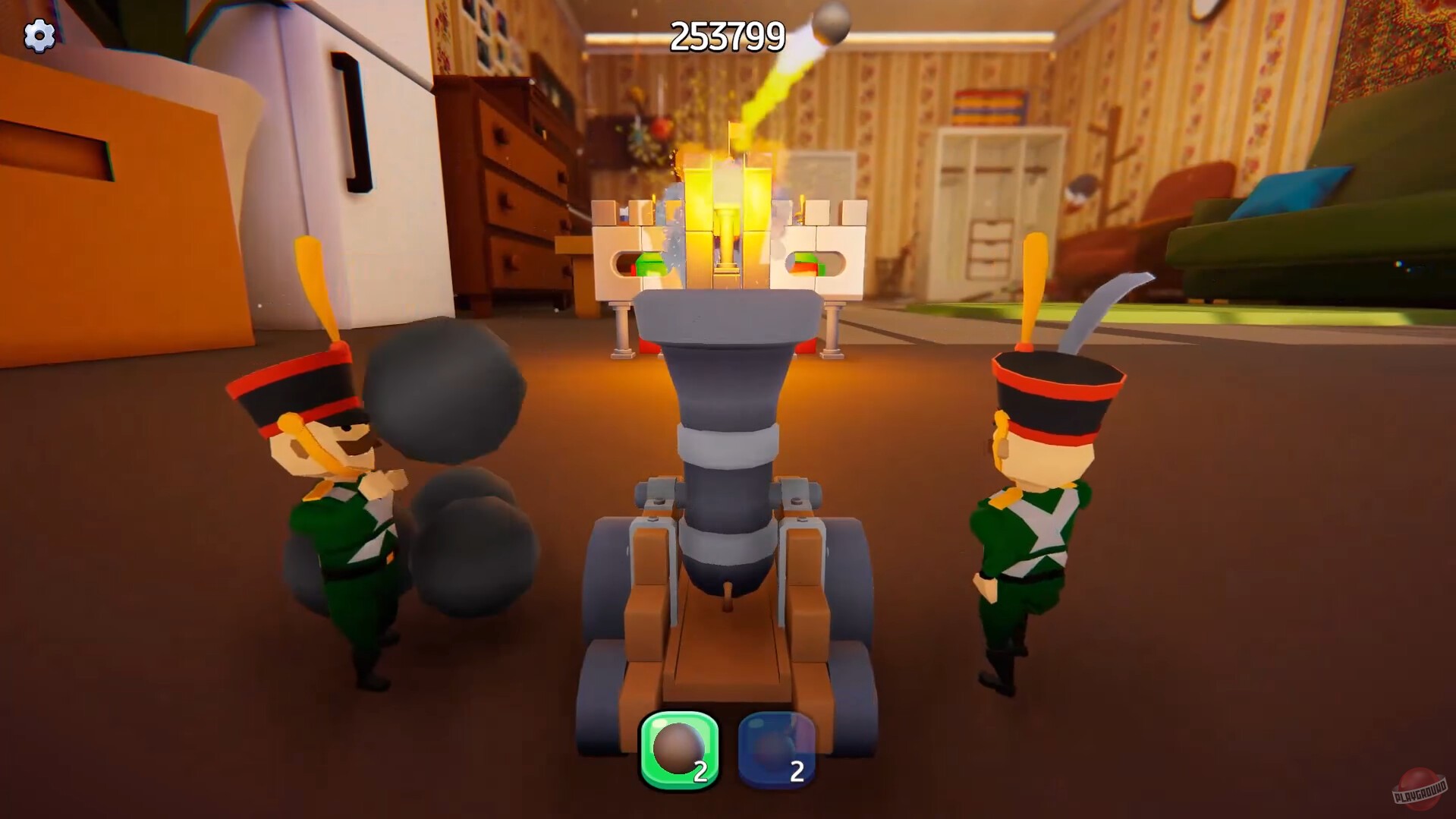Click the Playground planet watermark logo
1456x819 pixels.
1418,789
